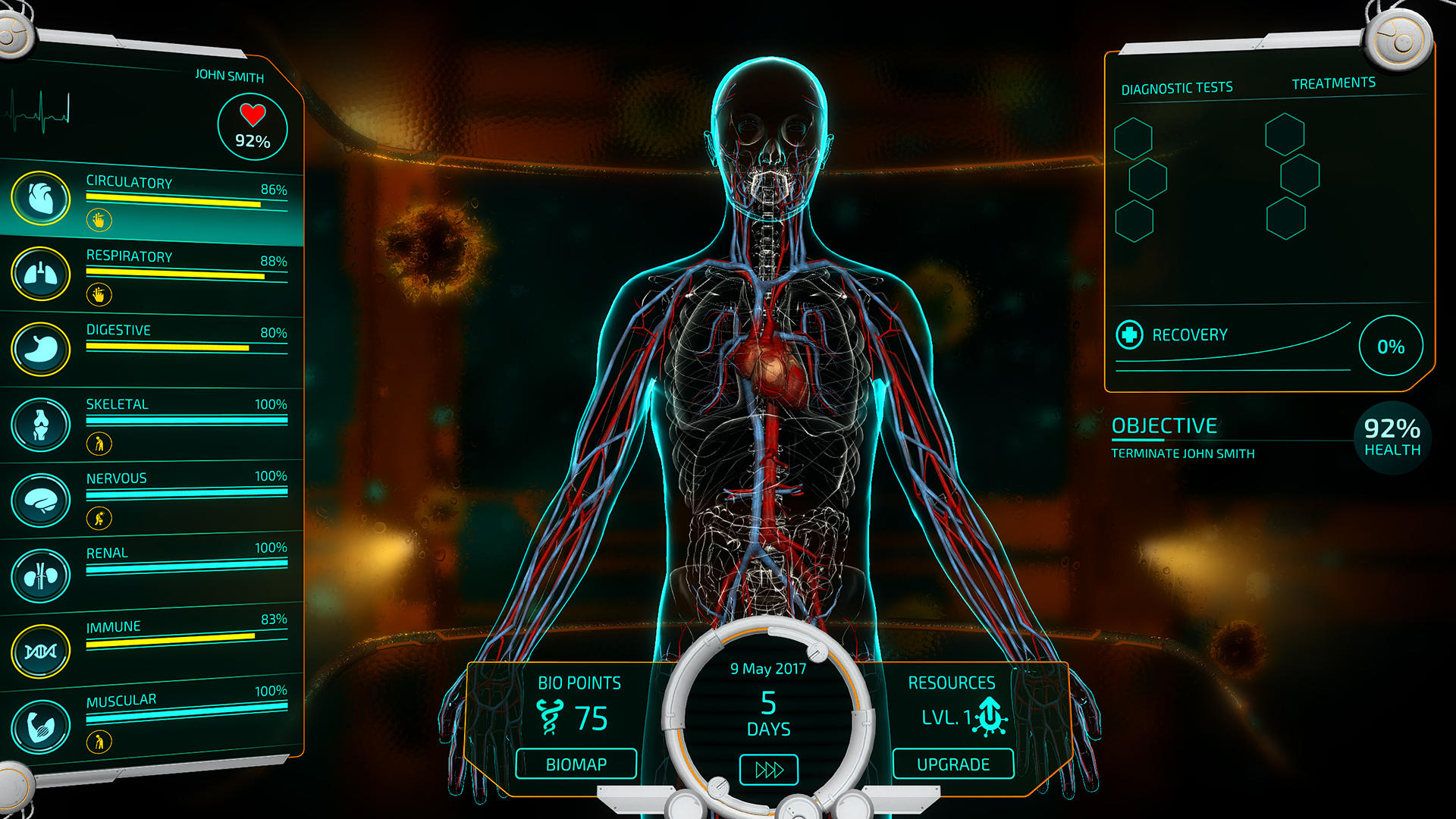Click the symptom badge under Circulatory

(99, 219)
